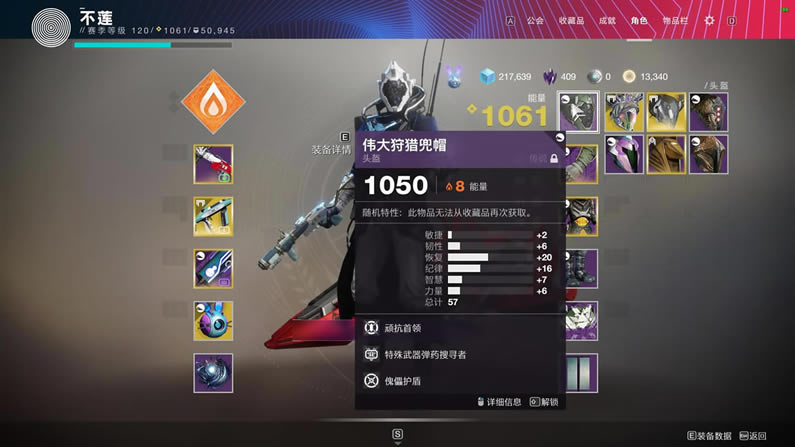Select the red-and-white kinetic weapon slot
The image size is (795, 447).
(213, 165)
